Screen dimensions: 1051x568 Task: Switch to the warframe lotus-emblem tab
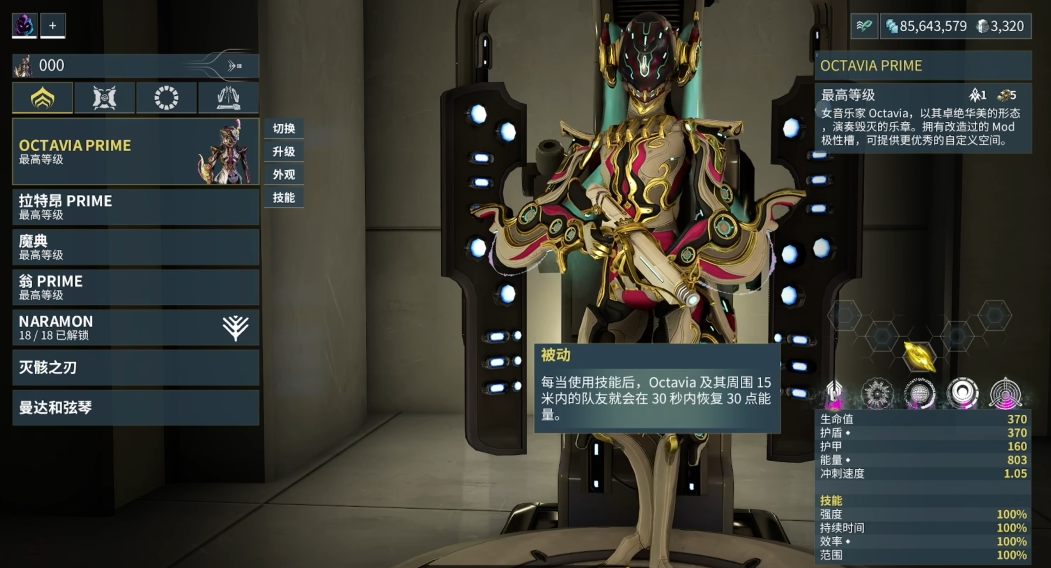click(42, 97)
